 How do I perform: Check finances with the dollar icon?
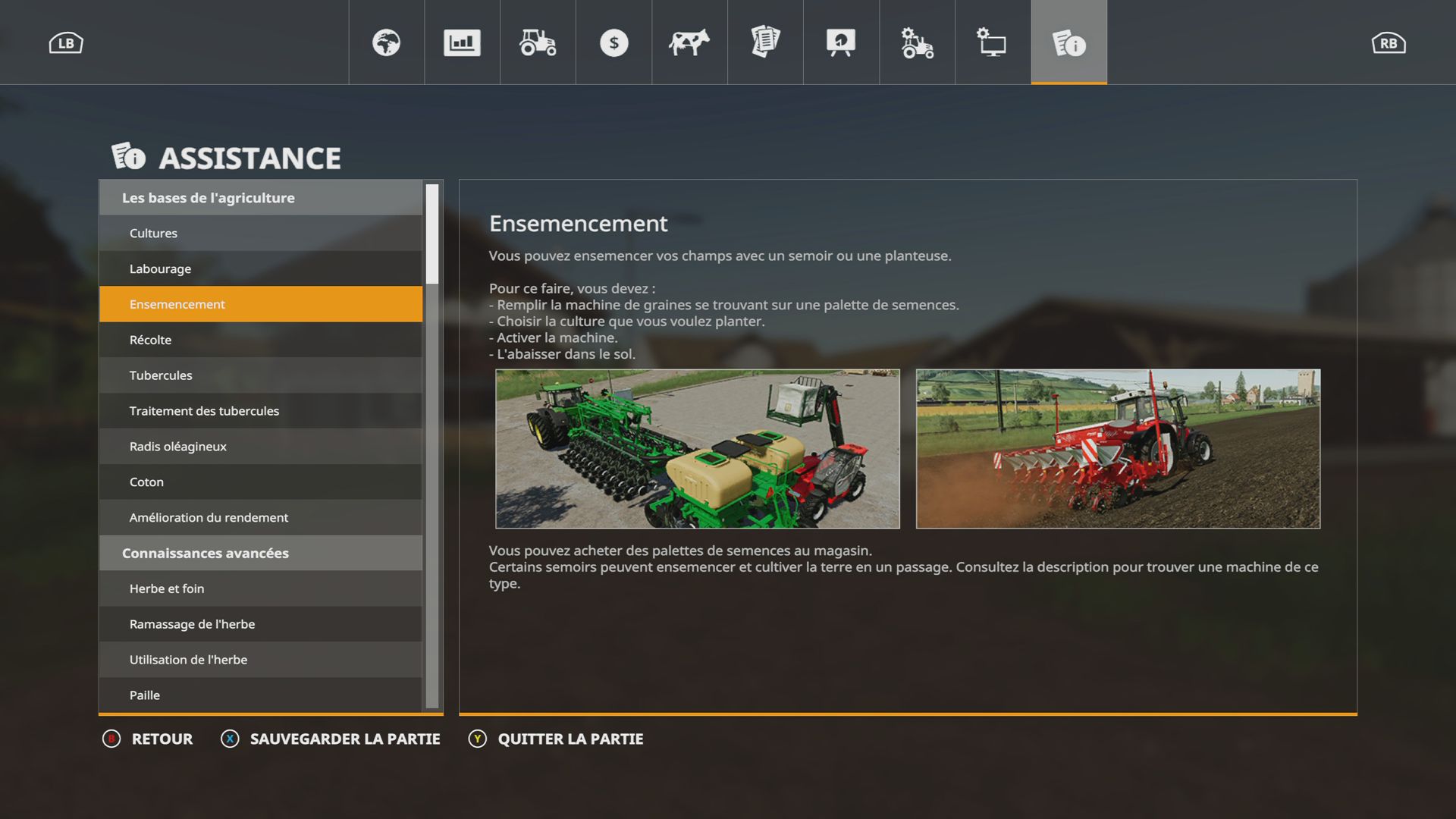click(613, 42)
